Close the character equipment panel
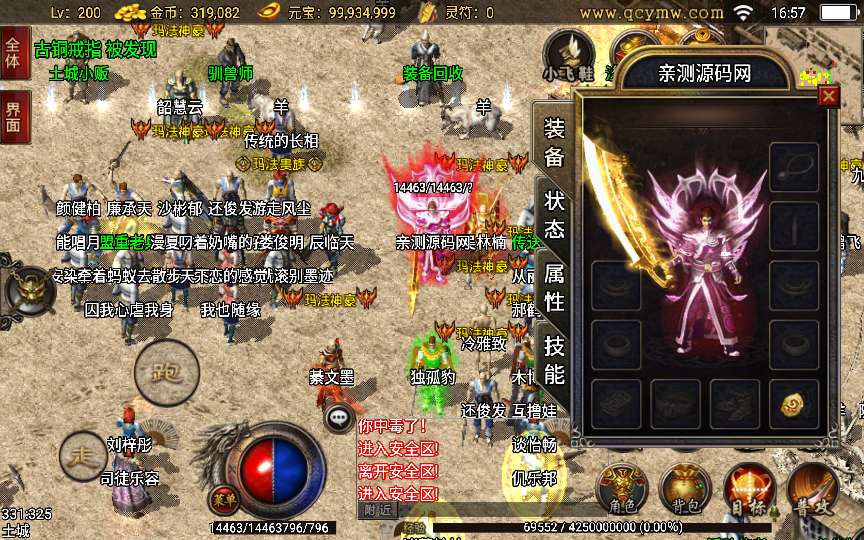Viewport: 864px width, 540px height. pos(828,96)
